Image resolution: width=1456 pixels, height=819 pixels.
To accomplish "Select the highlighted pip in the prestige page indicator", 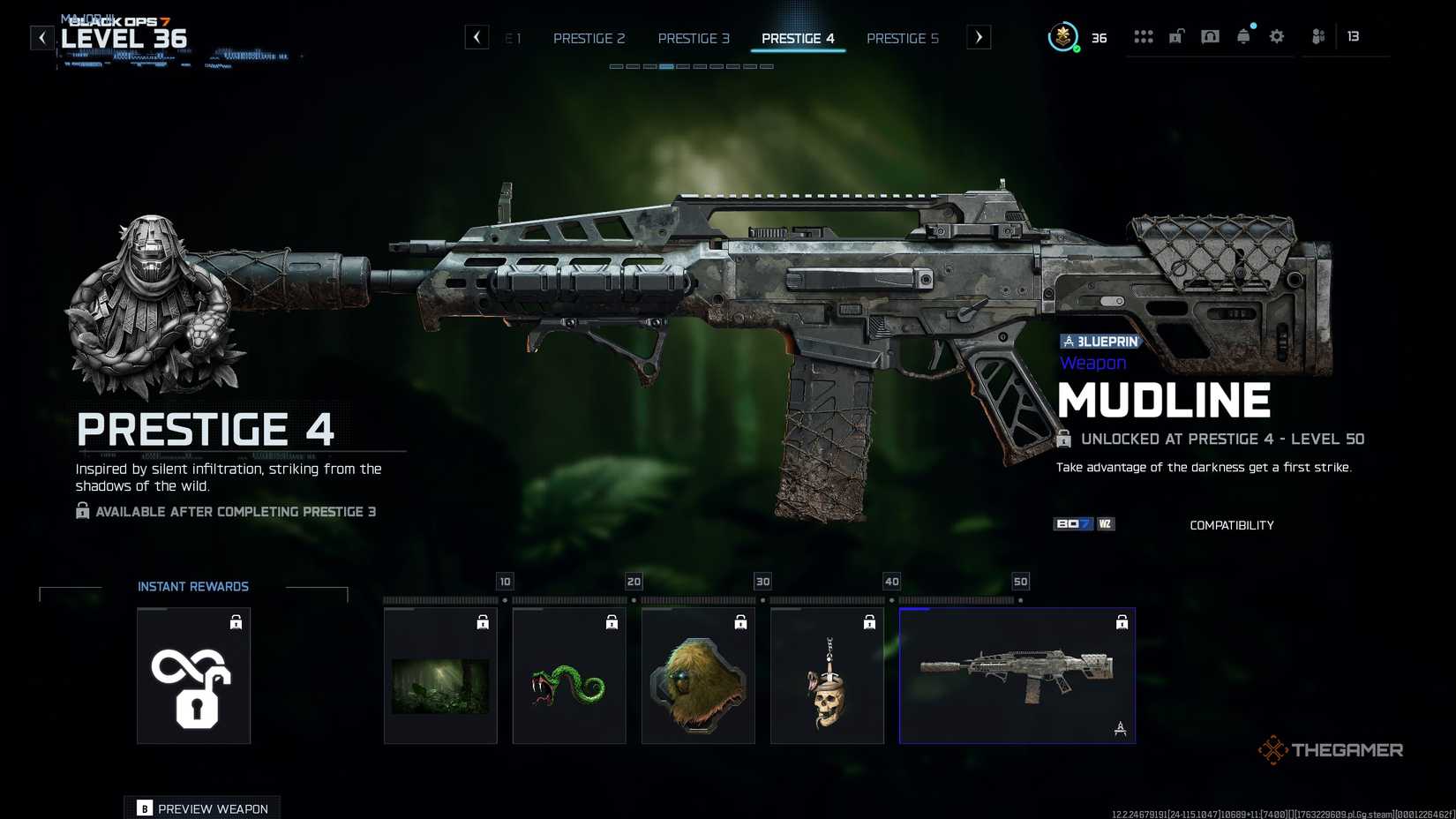I will click(666, 66).
